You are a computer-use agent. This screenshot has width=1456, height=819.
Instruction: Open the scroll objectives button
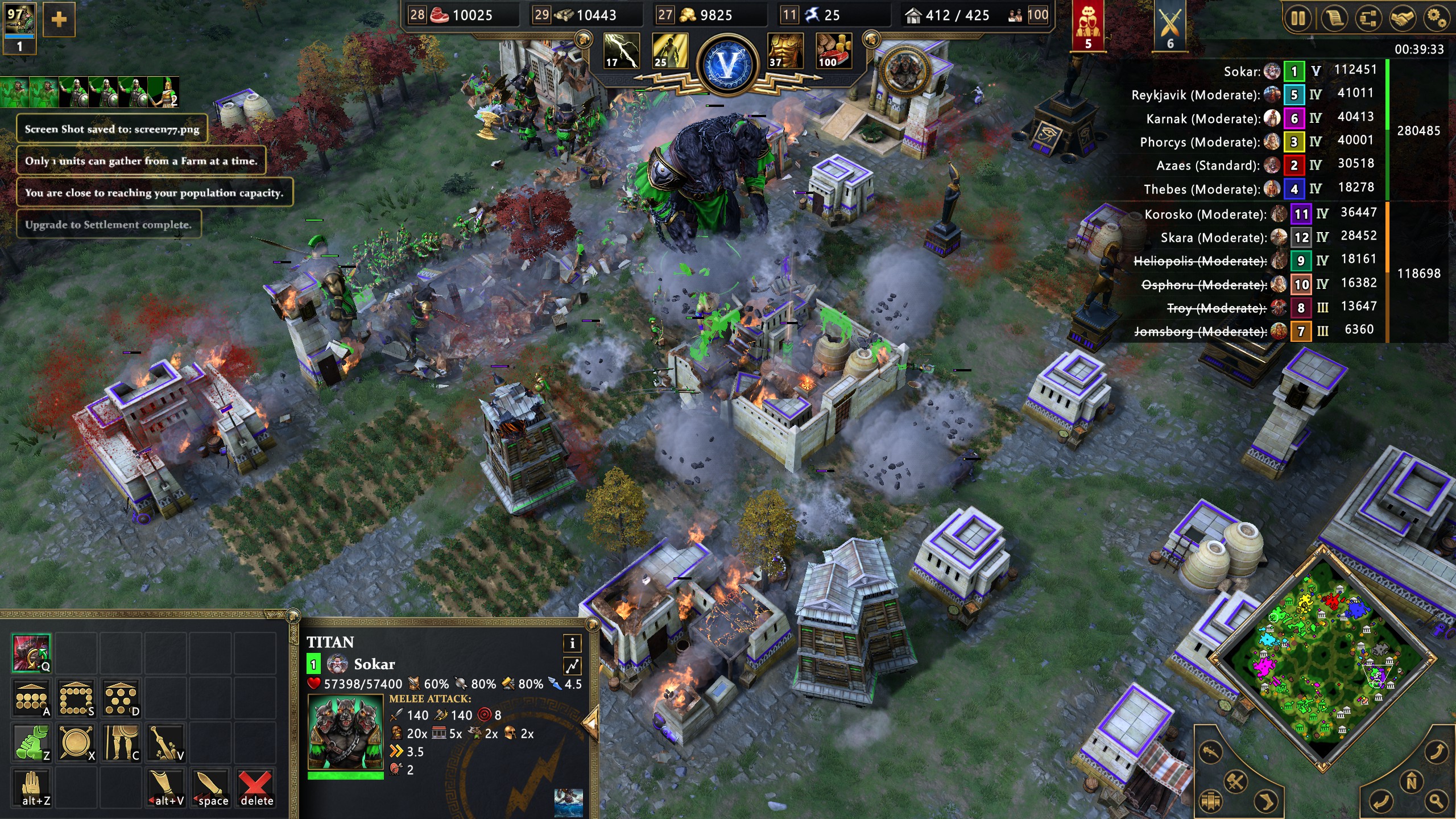[x=1334, y=19]
